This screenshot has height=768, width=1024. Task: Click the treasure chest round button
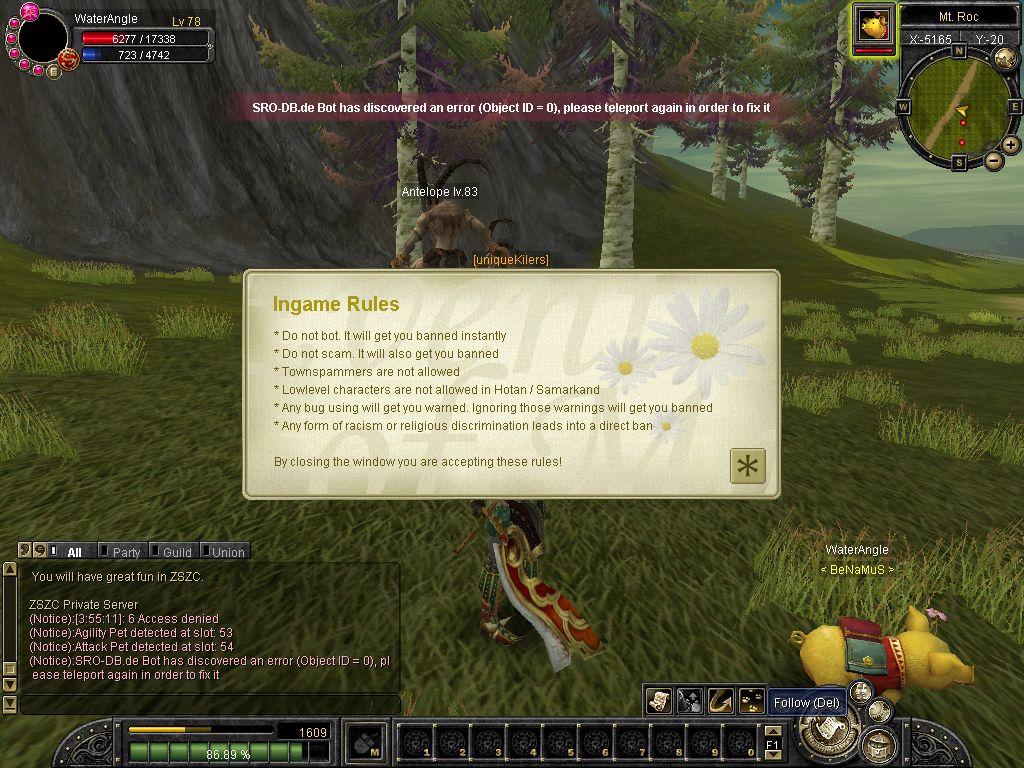click(877, 743)
